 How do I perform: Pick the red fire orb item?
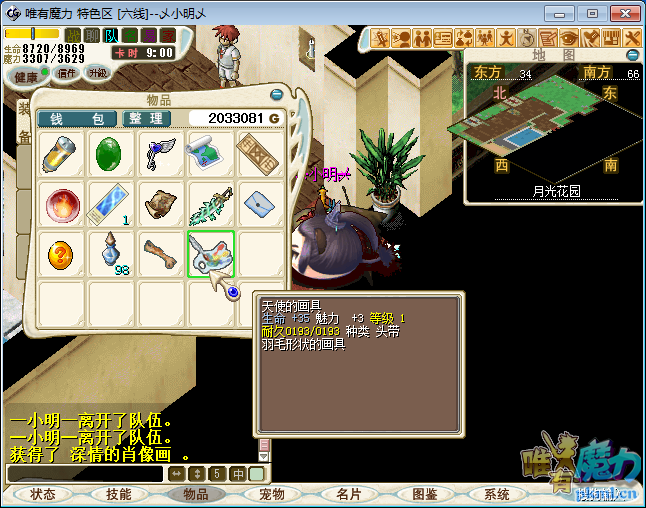click(60, 204)
